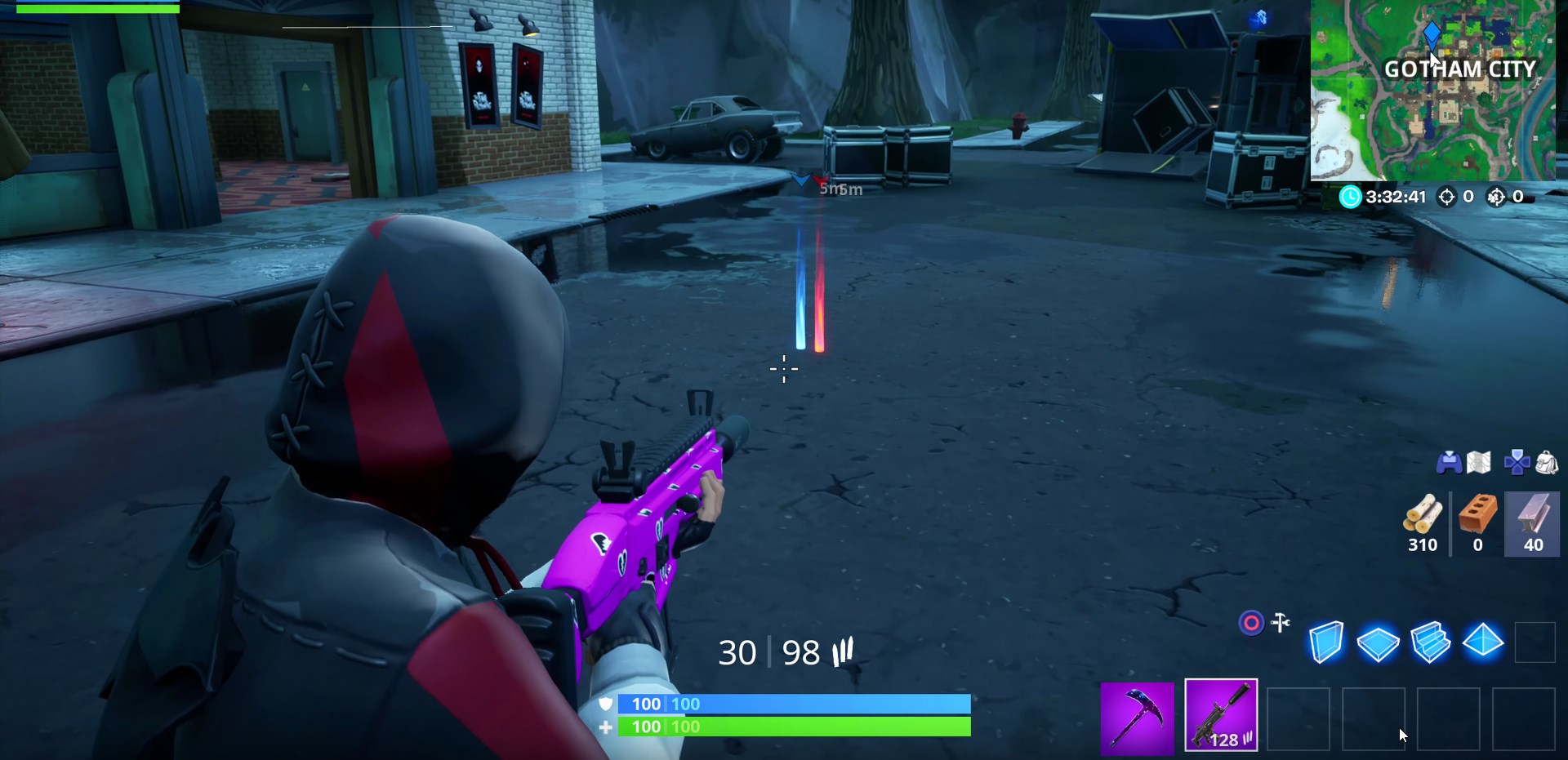Click the second elimination counter showing zero
This screenshot has height=760, width=1568.
pos(1497,197)
